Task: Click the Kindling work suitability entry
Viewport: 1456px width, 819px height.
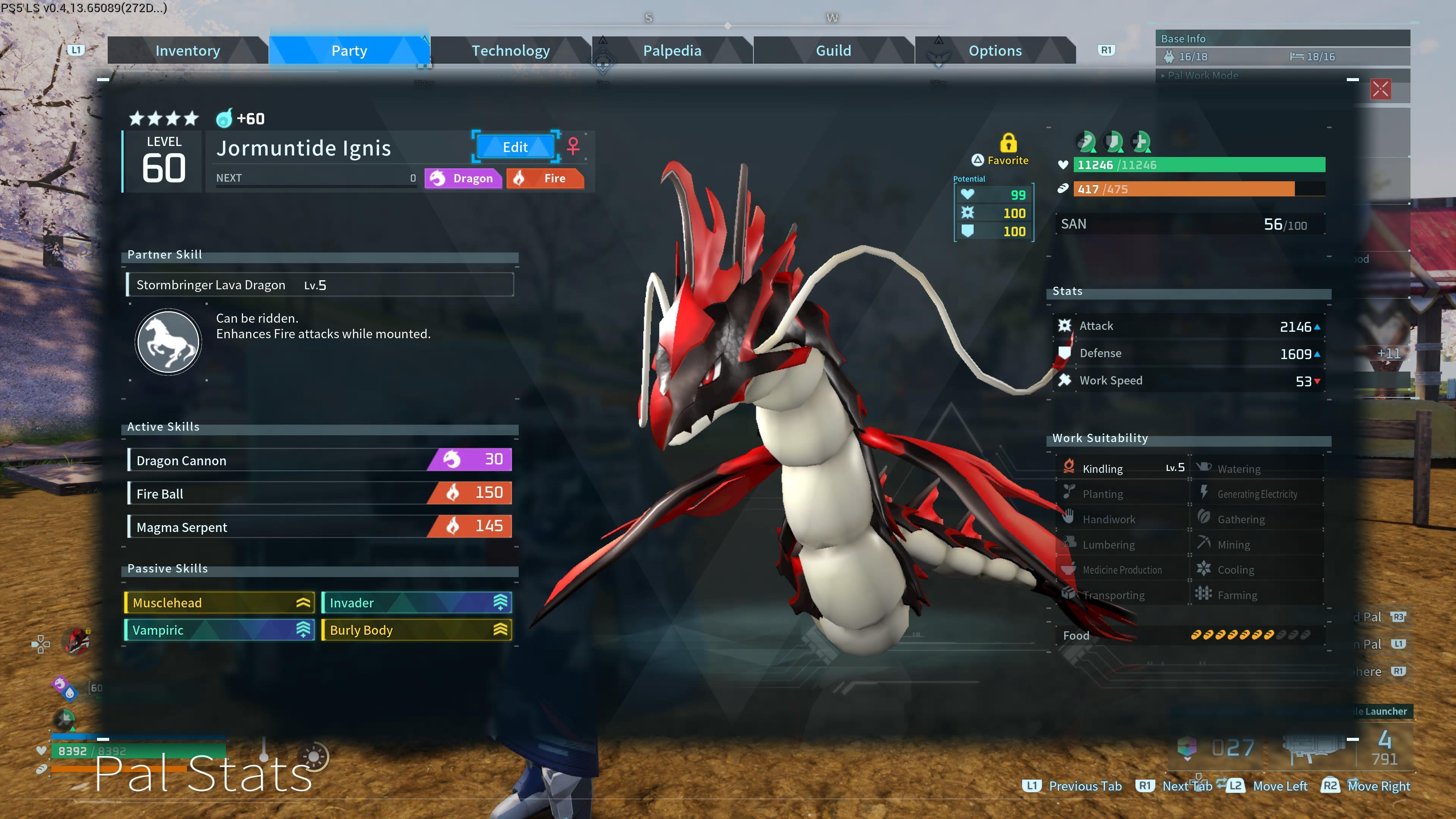Action: coord(1122,469)
